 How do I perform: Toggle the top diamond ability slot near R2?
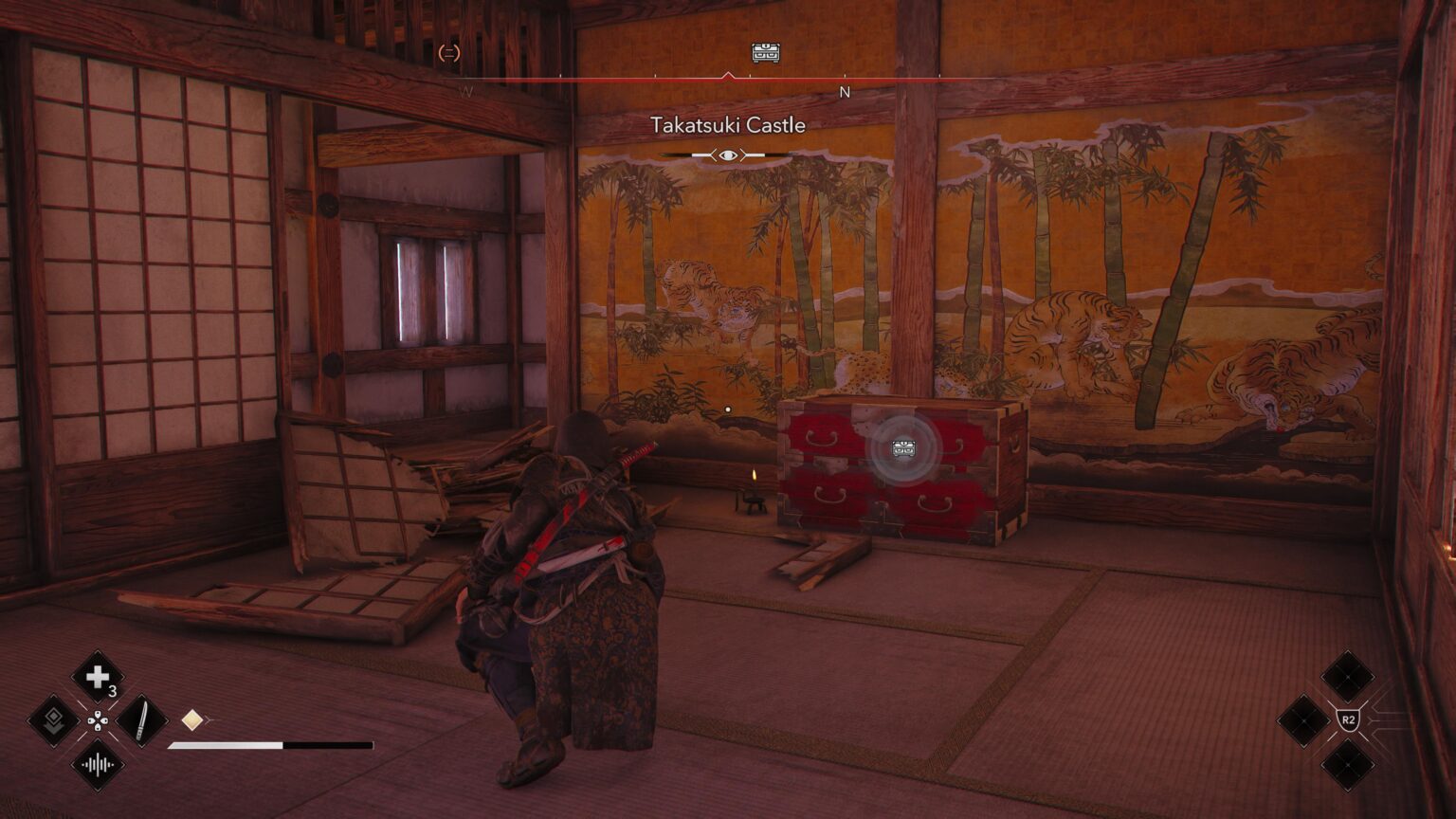(x=1348, y=677)
